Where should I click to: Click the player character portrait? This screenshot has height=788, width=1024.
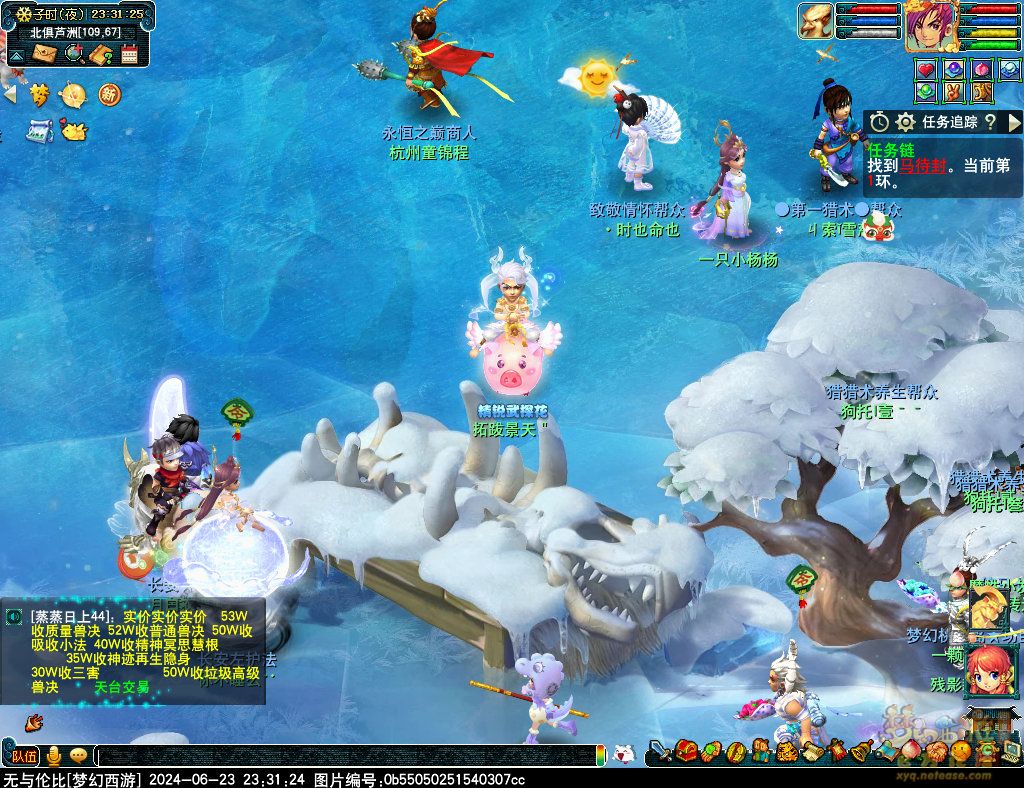[x=931, y=26]
